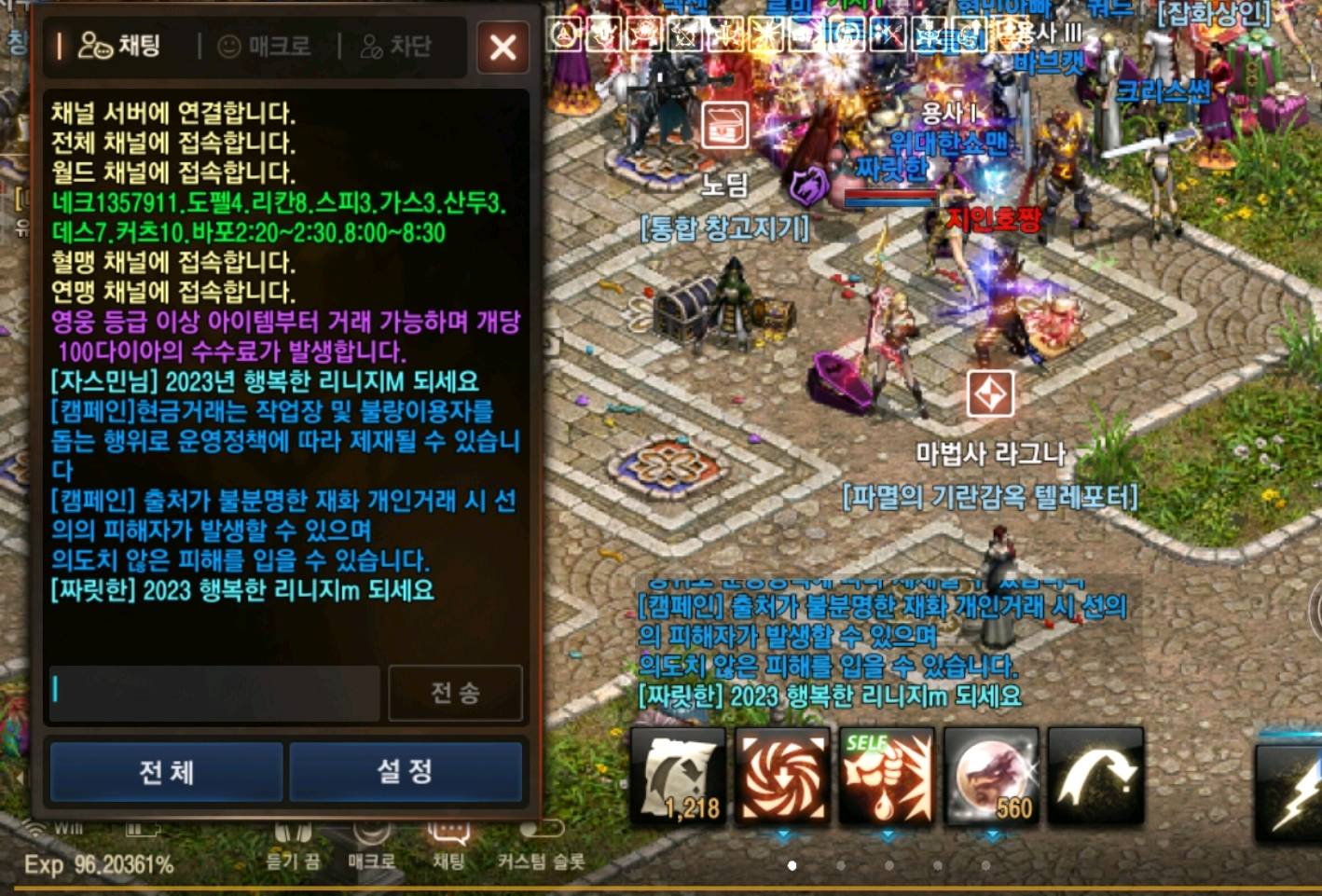Select the whirlwind skill icon in the skill bar

[x=781, y=776]
